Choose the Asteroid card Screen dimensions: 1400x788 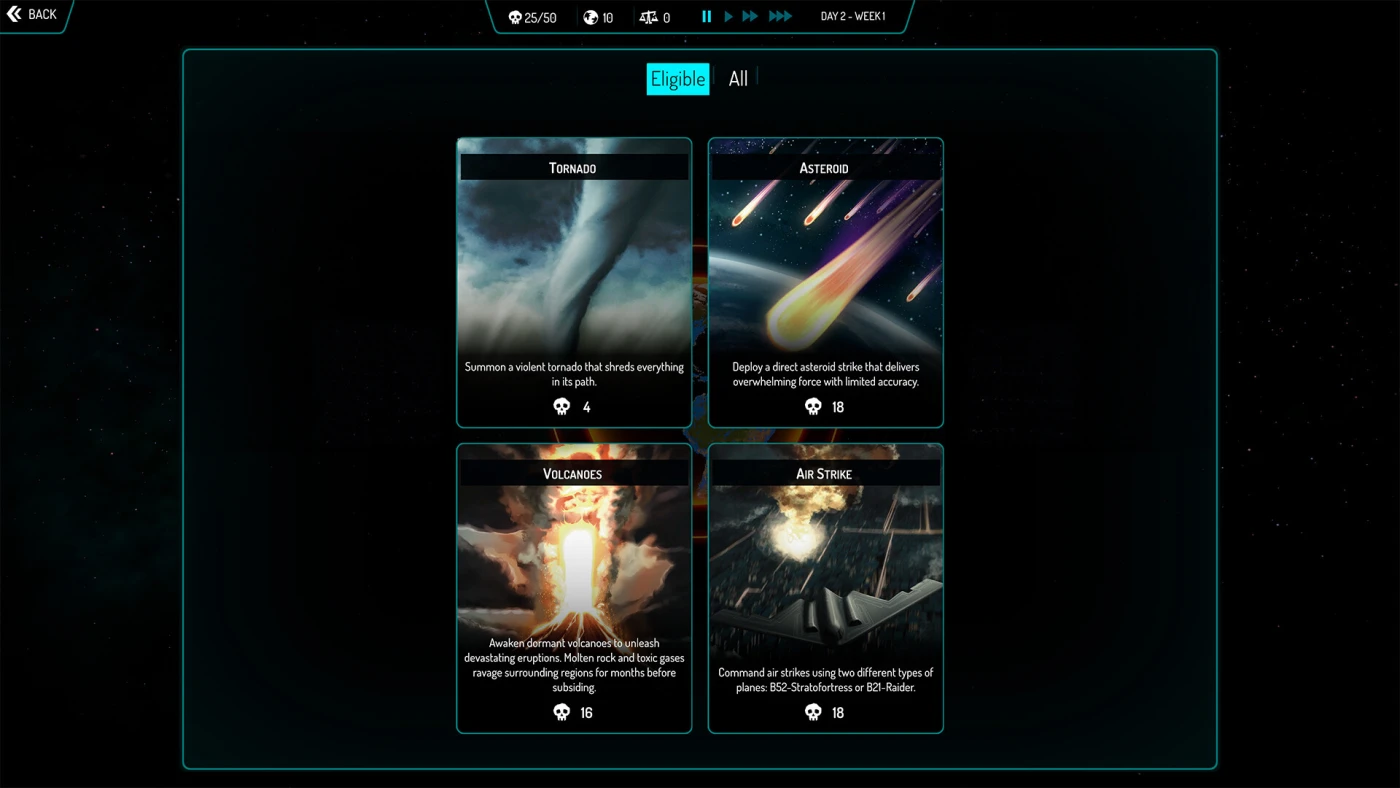pos(825,282)
